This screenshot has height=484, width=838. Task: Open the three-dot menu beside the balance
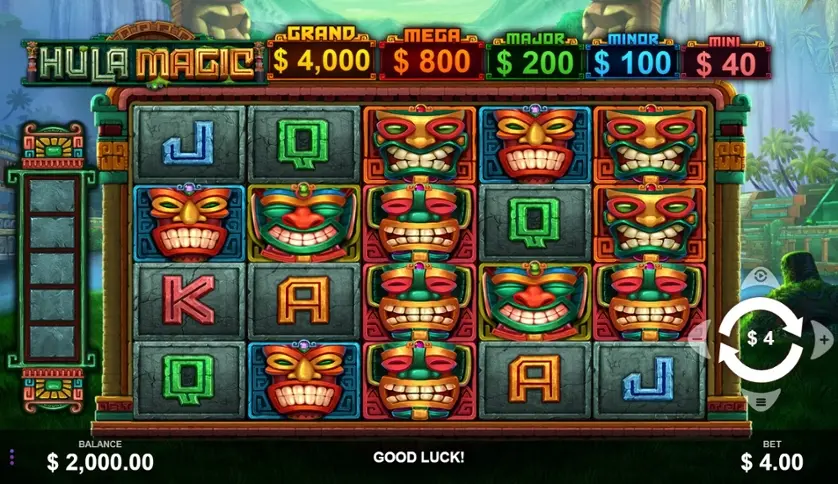pos(12,457)
